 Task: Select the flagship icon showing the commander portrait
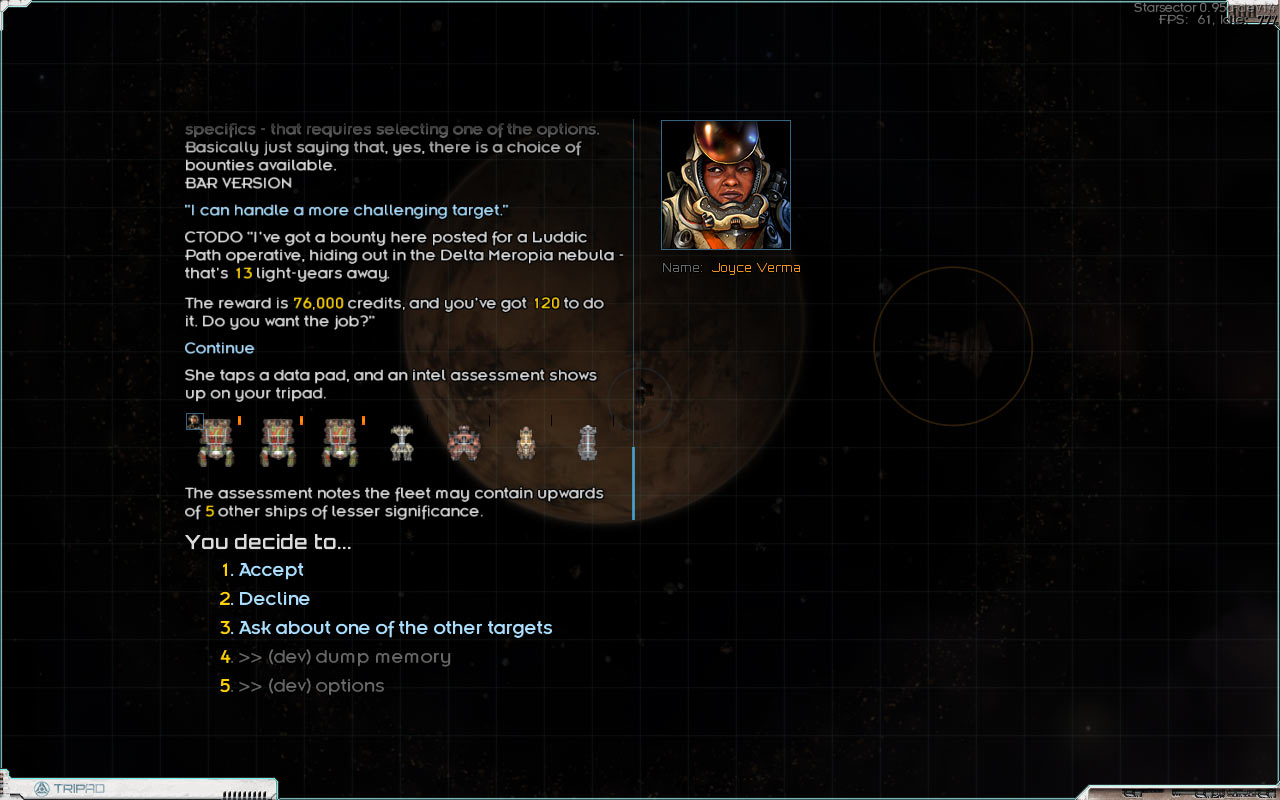tap(214, 440)
